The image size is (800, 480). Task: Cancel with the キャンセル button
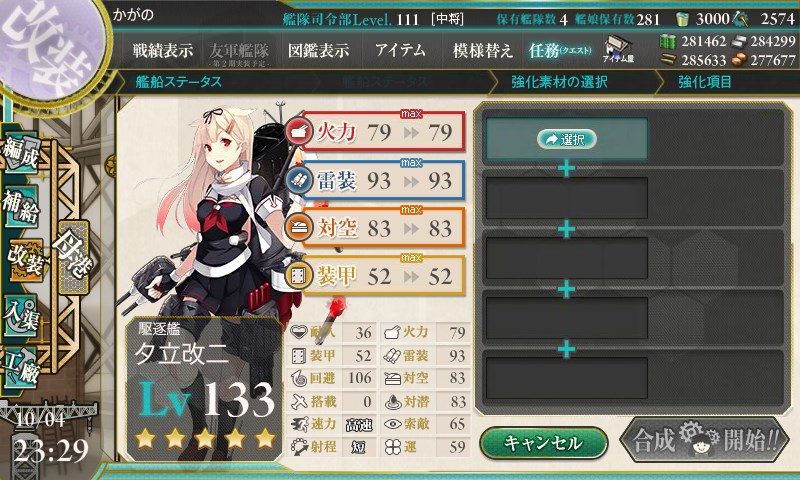point(543,442)
